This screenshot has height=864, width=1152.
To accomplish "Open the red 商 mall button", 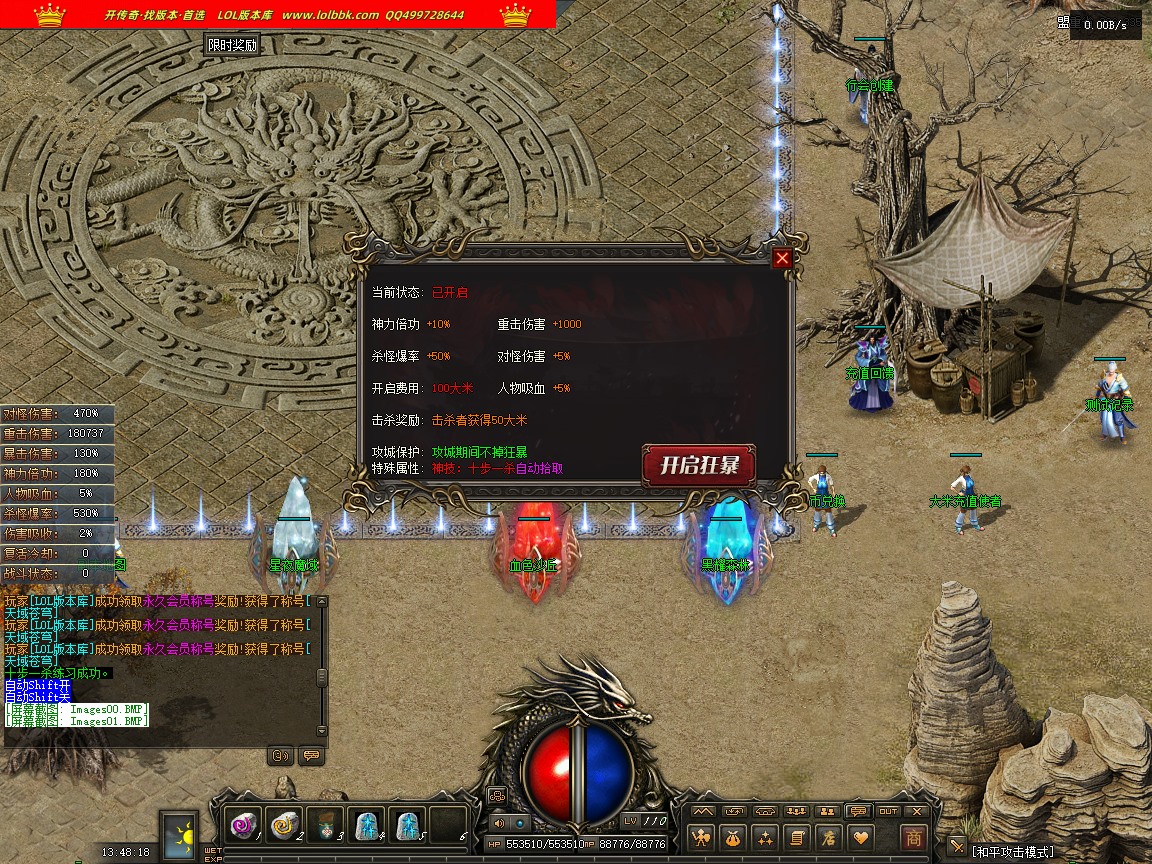I will pyautogui.click(x=913, y=838).
